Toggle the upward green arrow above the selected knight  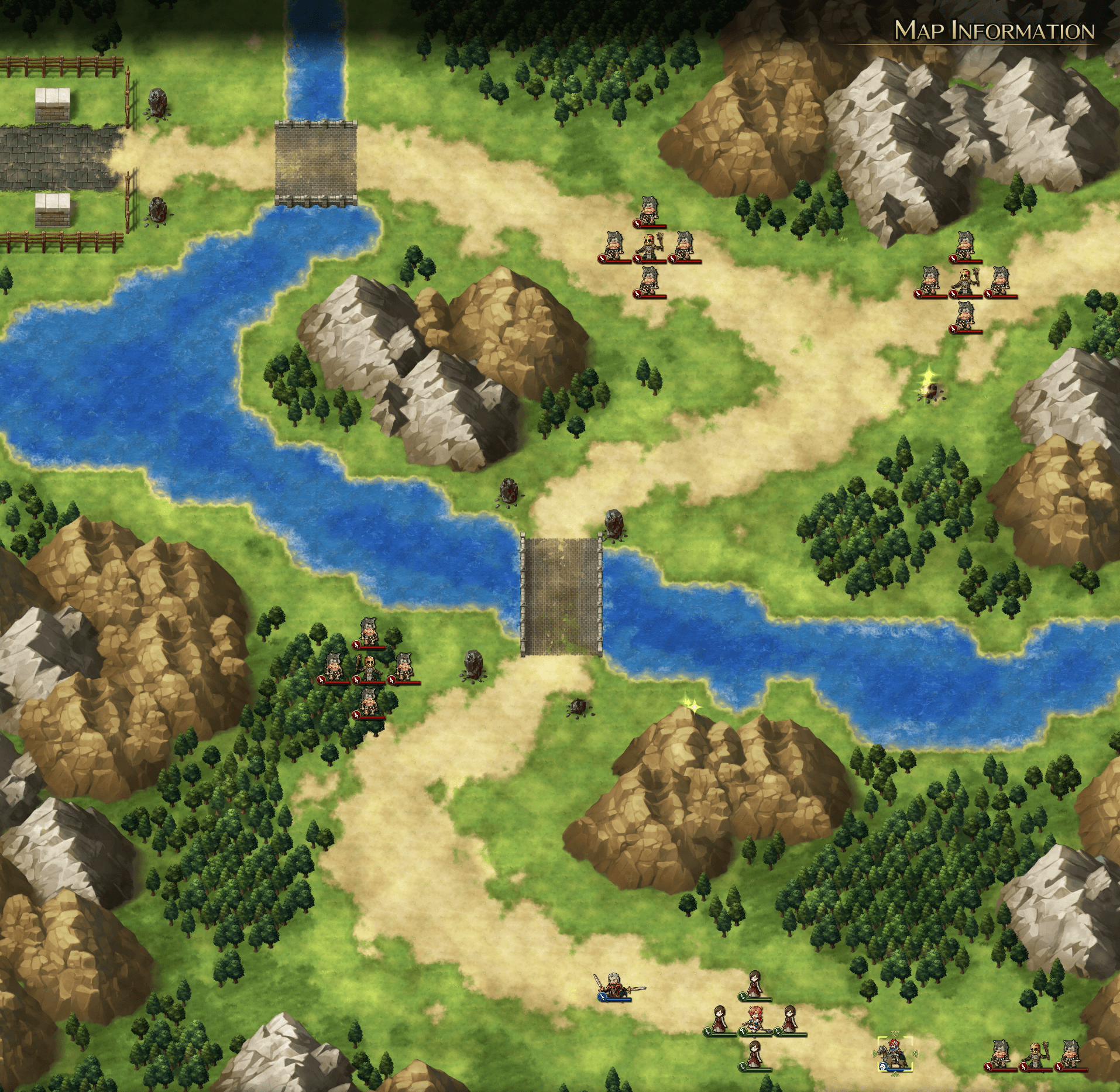(x=895, y=1033)
